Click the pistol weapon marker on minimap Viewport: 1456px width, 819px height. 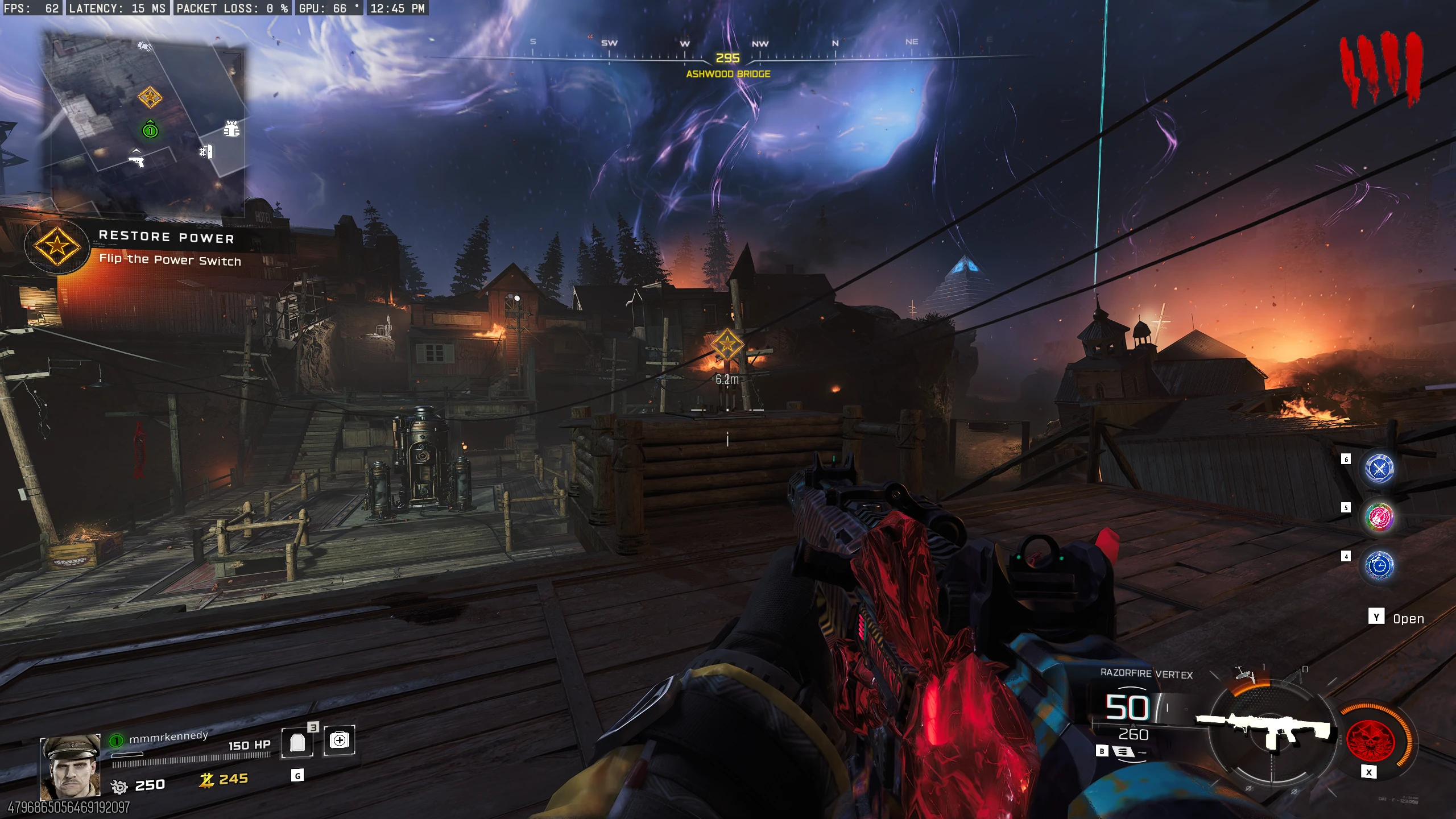136,159
